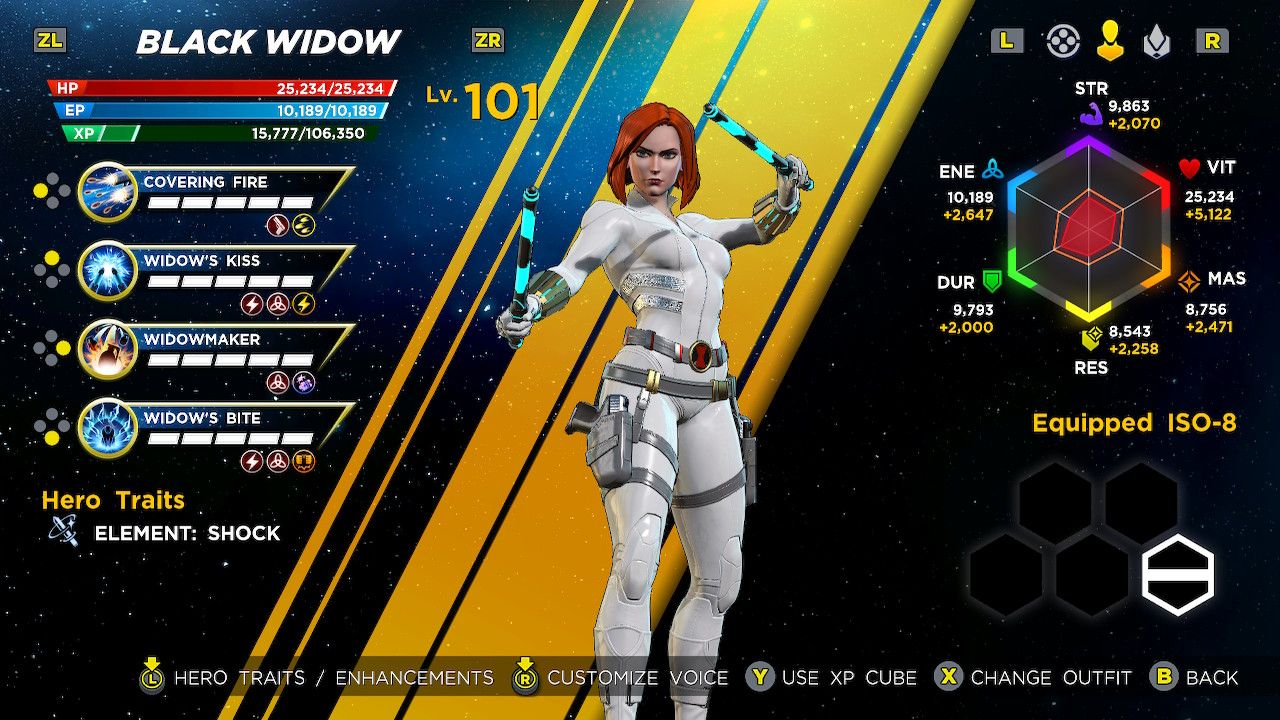The width and height of the screenshot is (1280, 720).
Task: Select the Covering Fire ability icon
Action: pos(107,191)
